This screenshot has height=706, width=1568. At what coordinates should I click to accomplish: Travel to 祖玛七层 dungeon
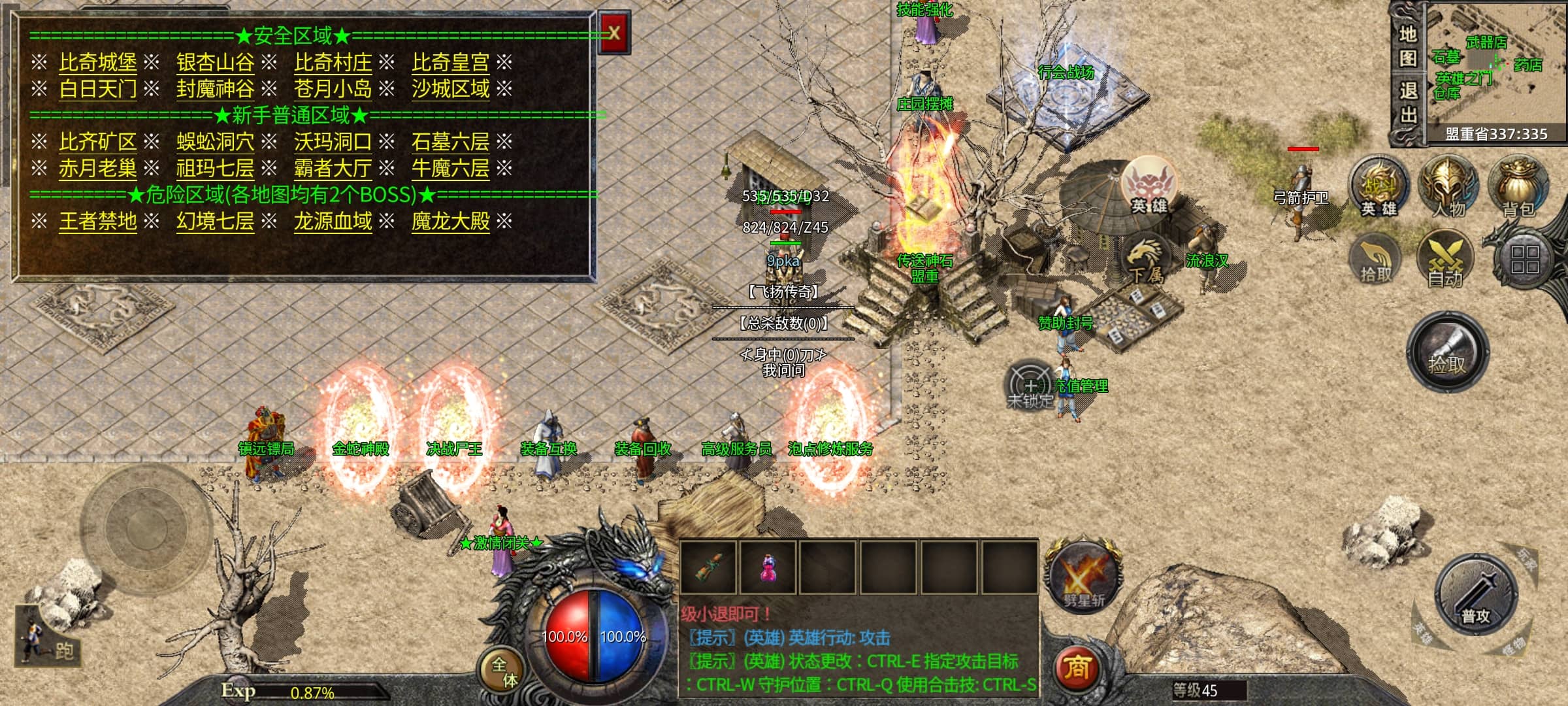pos(215,169)
